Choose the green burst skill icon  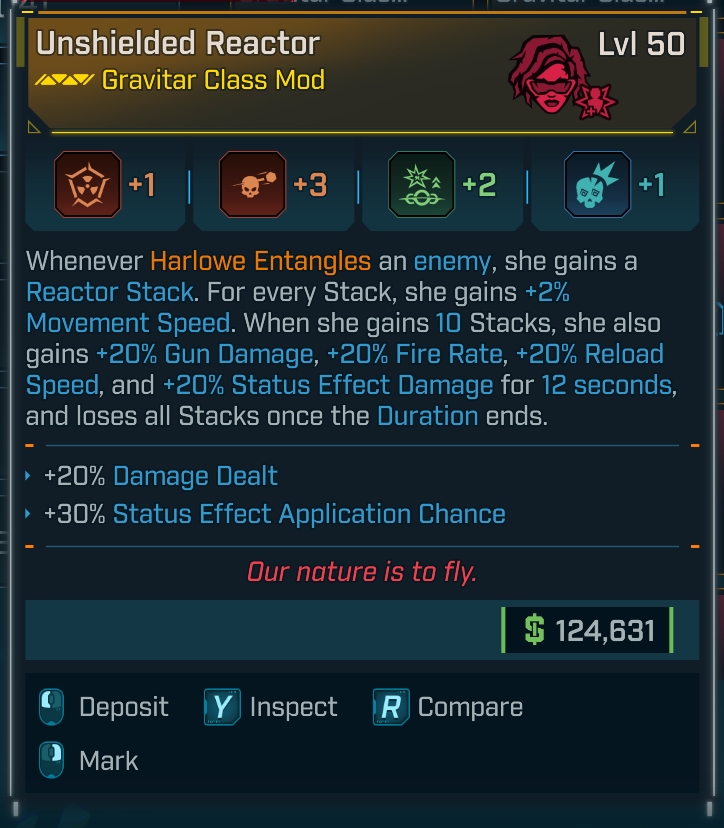coord(421,186)
